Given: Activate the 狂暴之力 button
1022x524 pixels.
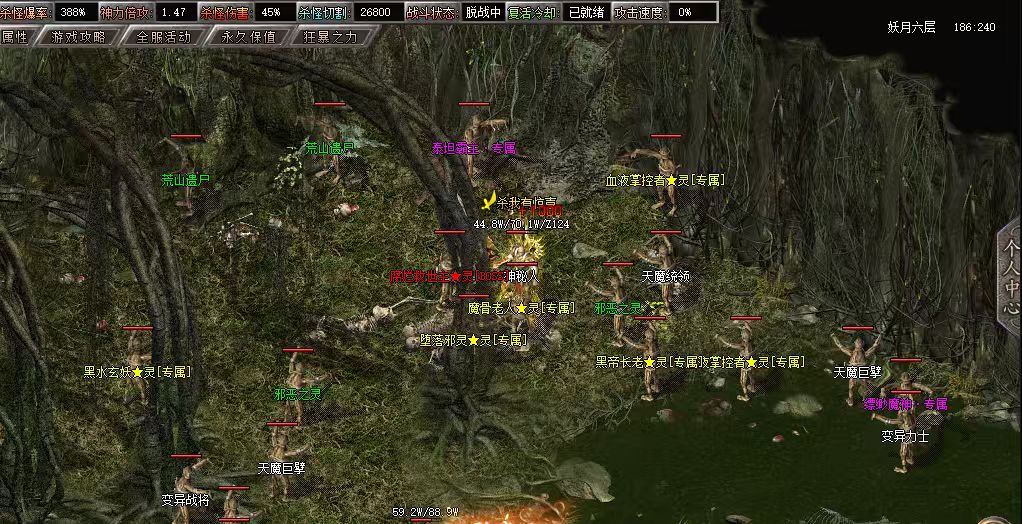Looking at the screenshot, I should tap(333, 36).
